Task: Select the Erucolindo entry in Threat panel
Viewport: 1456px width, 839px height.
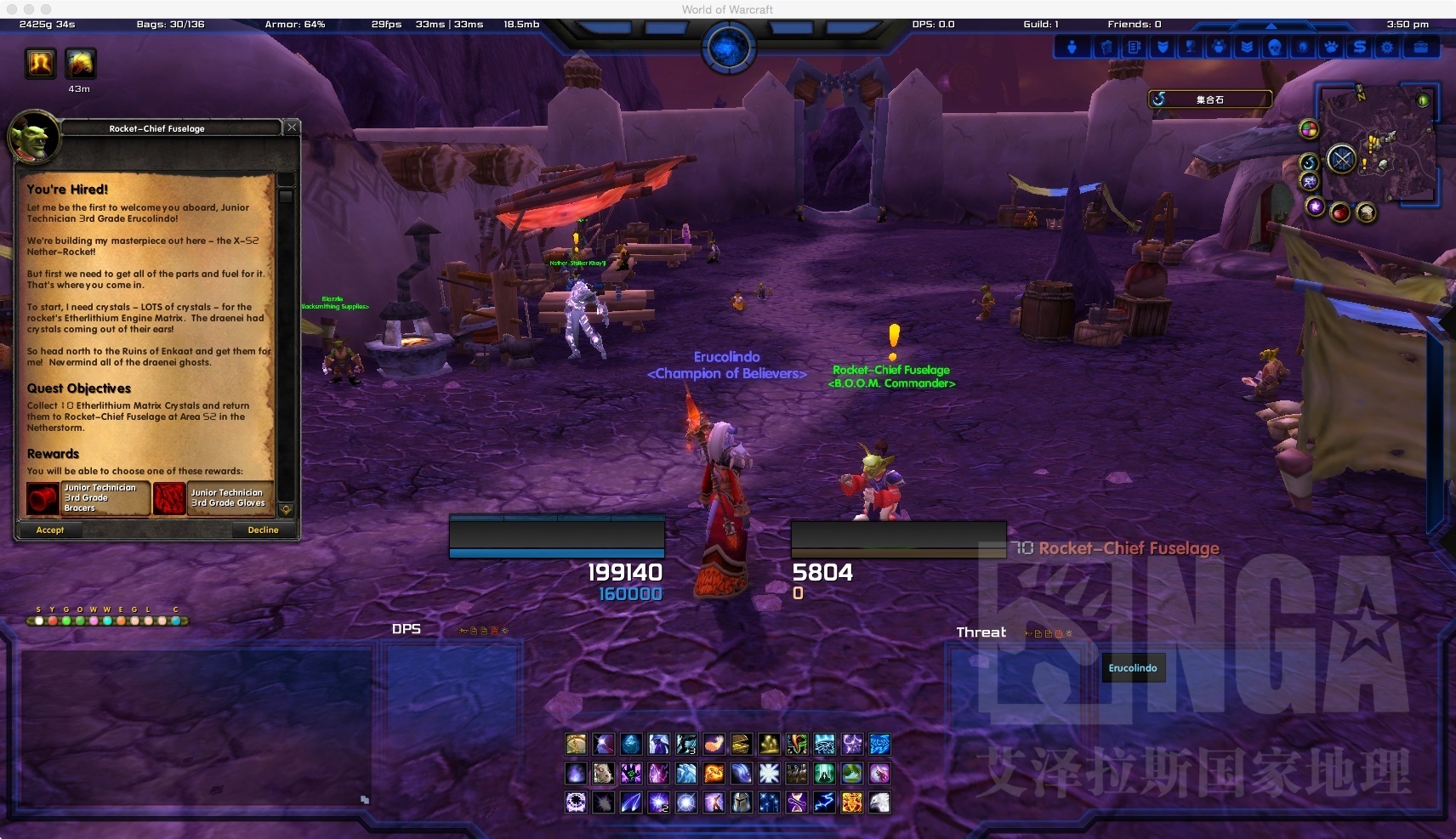Action: tap(1133, 668)
